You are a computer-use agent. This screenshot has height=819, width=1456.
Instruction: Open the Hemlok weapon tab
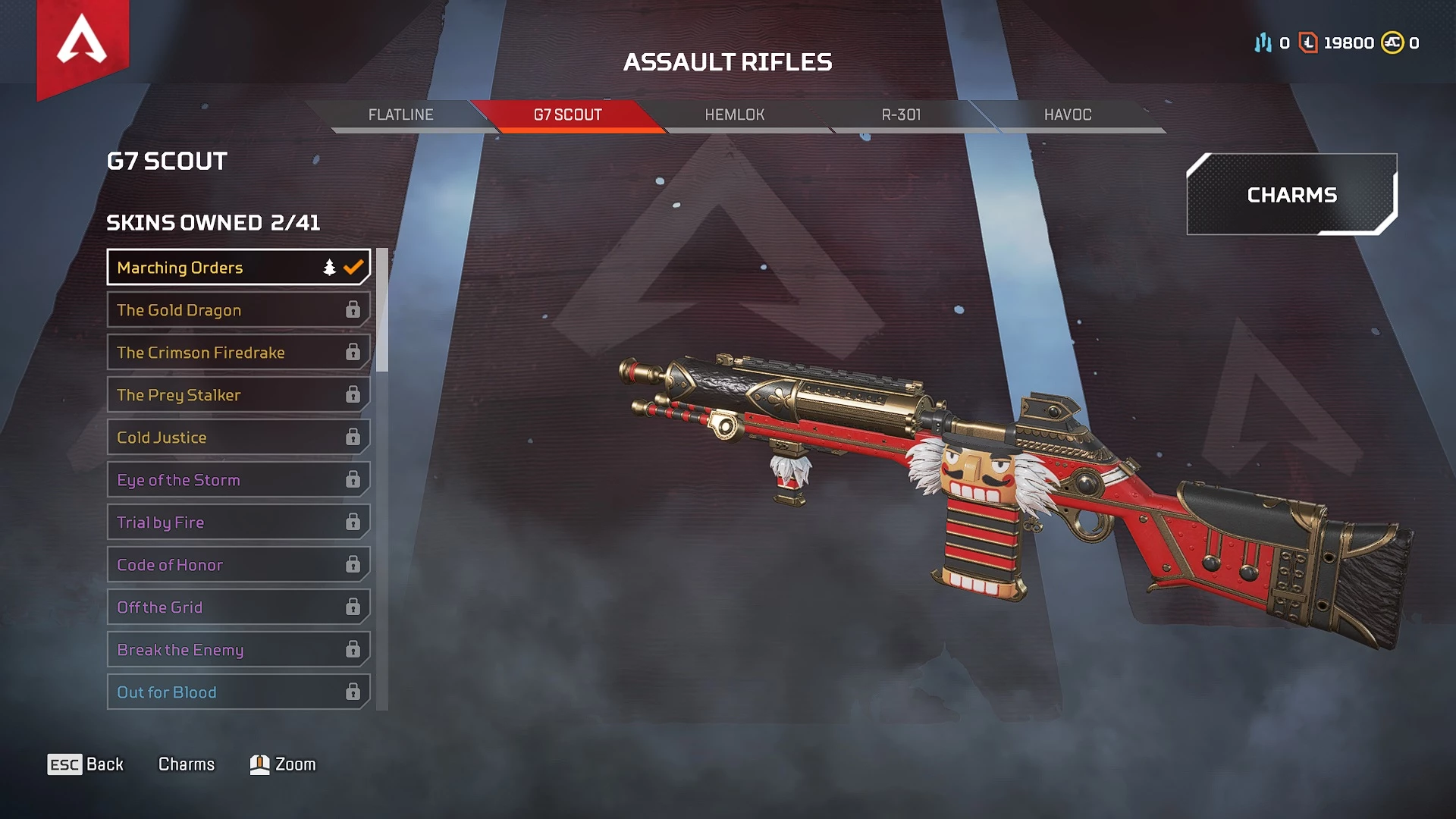734,115
